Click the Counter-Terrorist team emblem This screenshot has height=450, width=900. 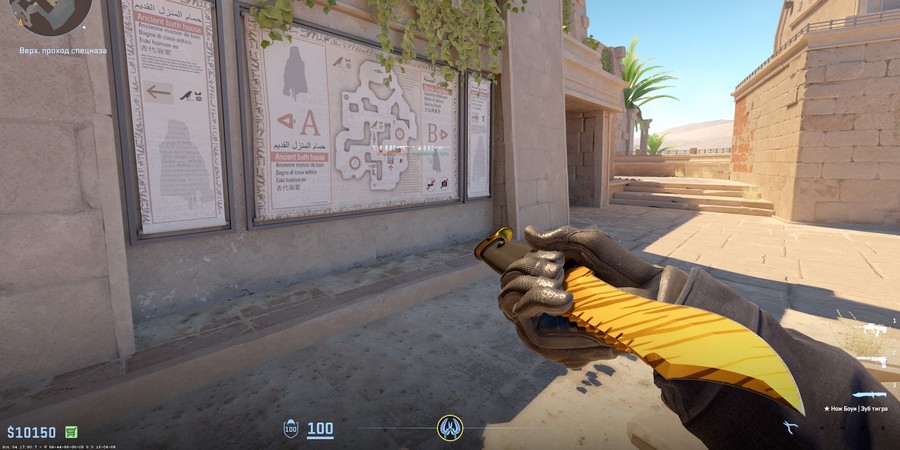450,428
